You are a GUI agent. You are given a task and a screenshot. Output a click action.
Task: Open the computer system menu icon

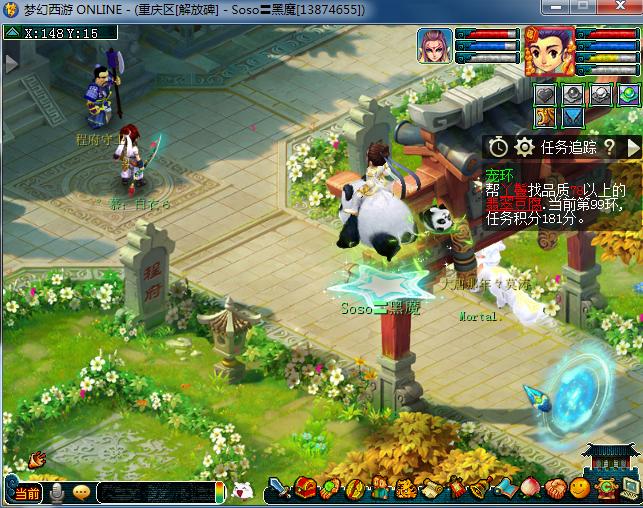tap(629, 490)
